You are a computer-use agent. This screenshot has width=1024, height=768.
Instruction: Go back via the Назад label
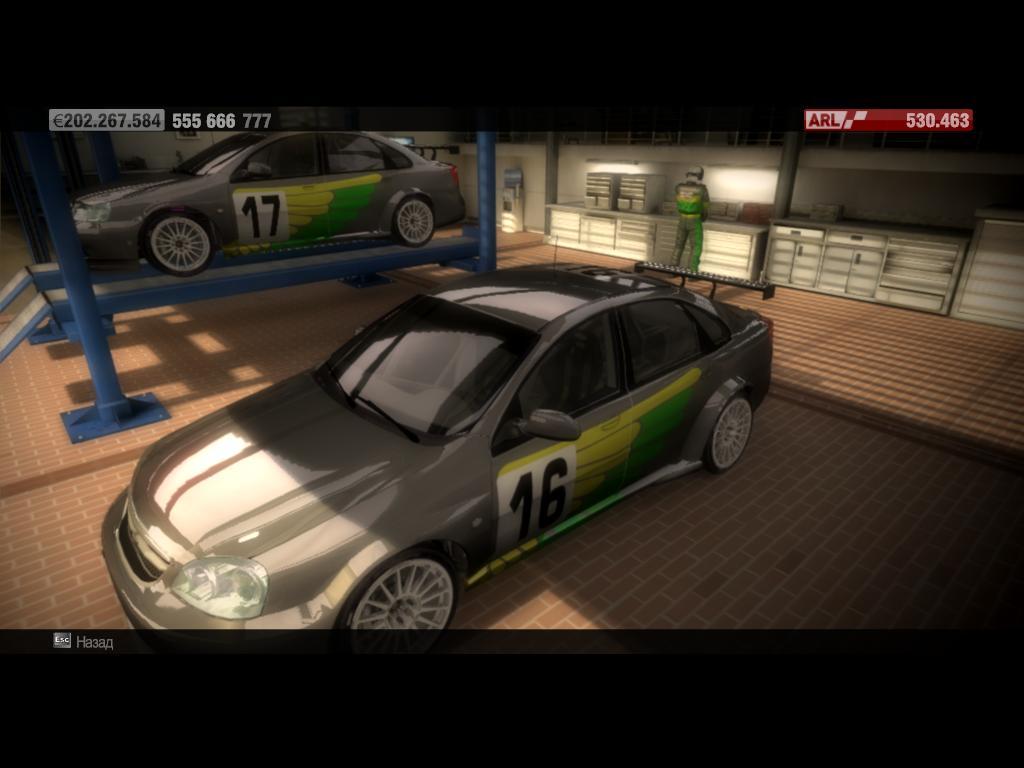[94, 642]
